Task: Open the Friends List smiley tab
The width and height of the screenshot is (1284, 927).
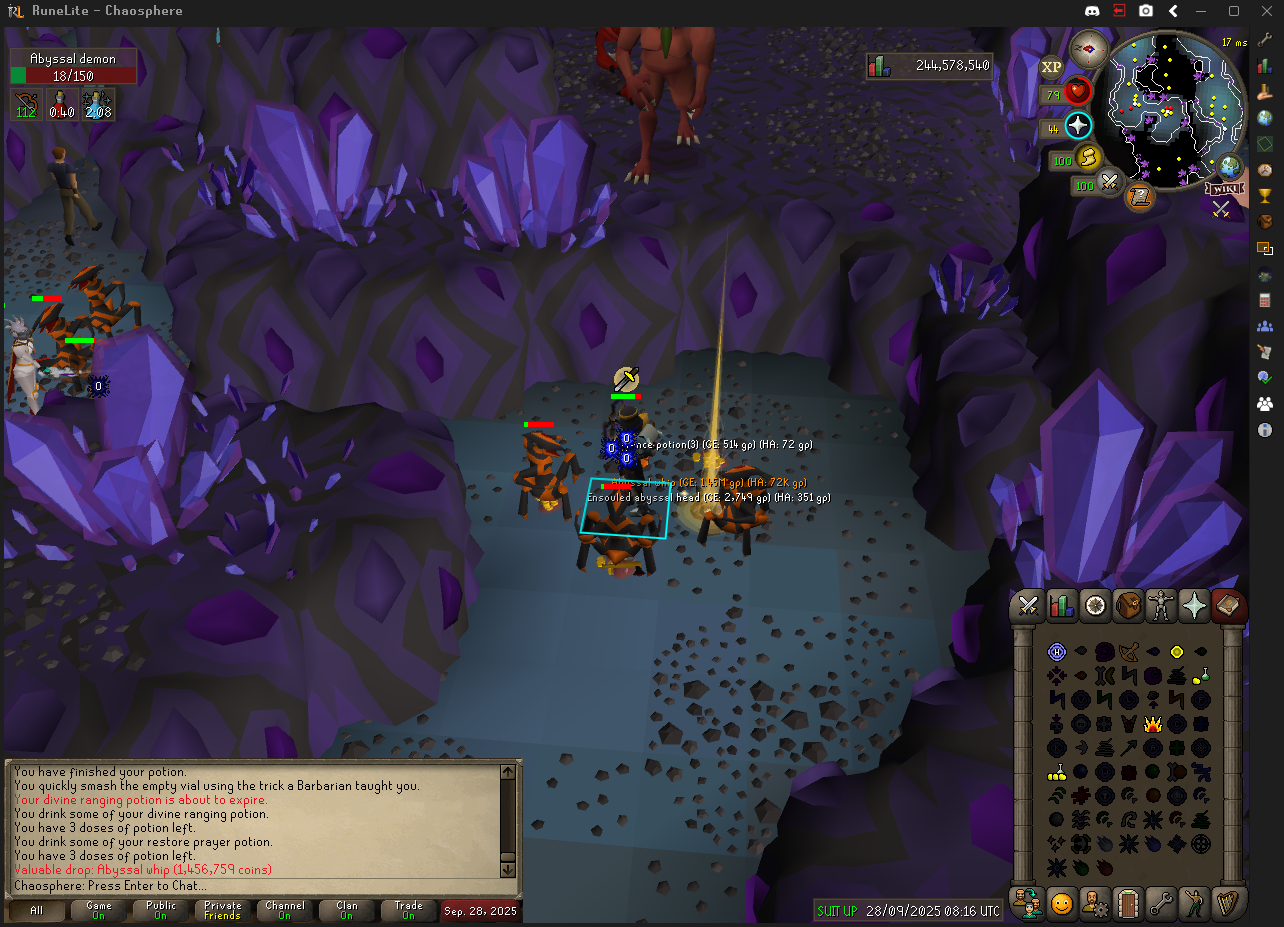Action: [1061, 903]
